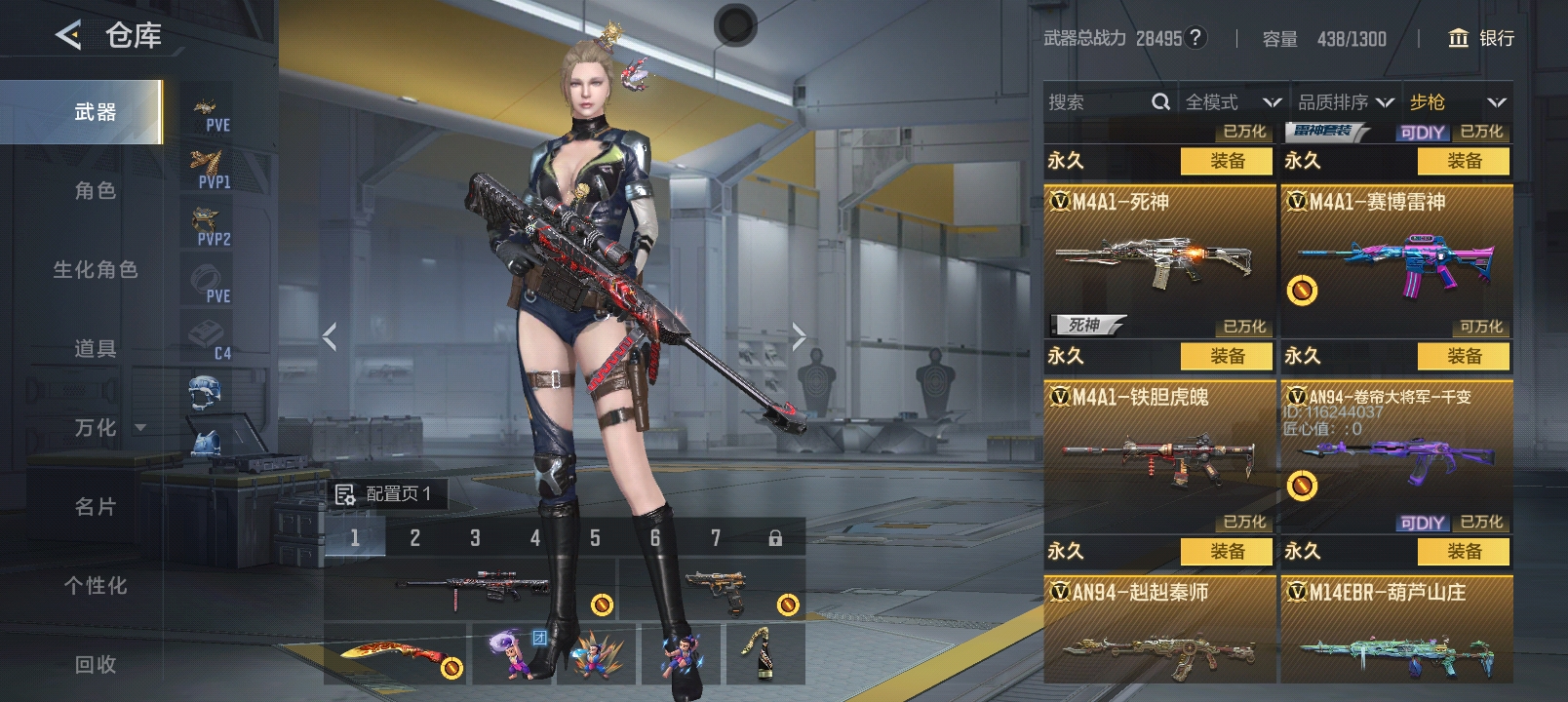The image size is (1568, 702).
Task: Switch to the 个性化 tab
Action: (x=95, y=586)
